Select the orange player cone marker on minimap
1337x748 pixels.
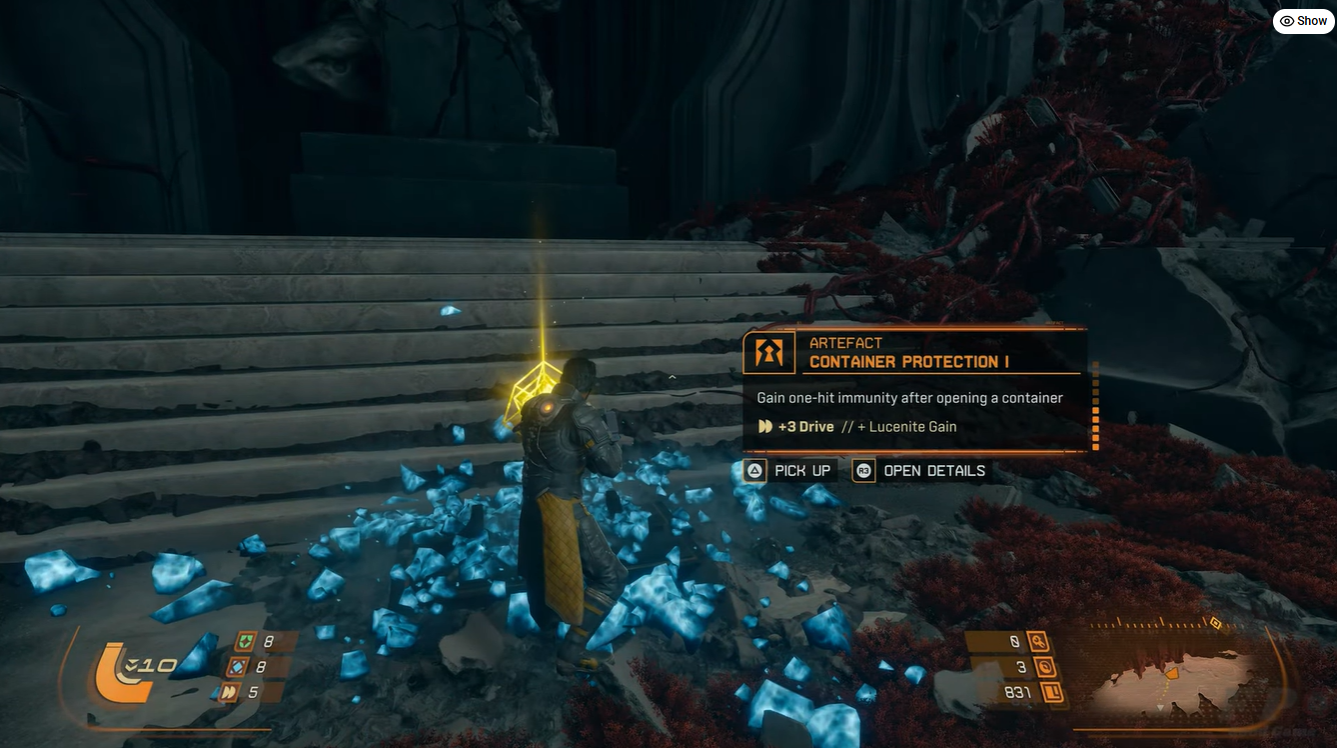(1172, 674)
